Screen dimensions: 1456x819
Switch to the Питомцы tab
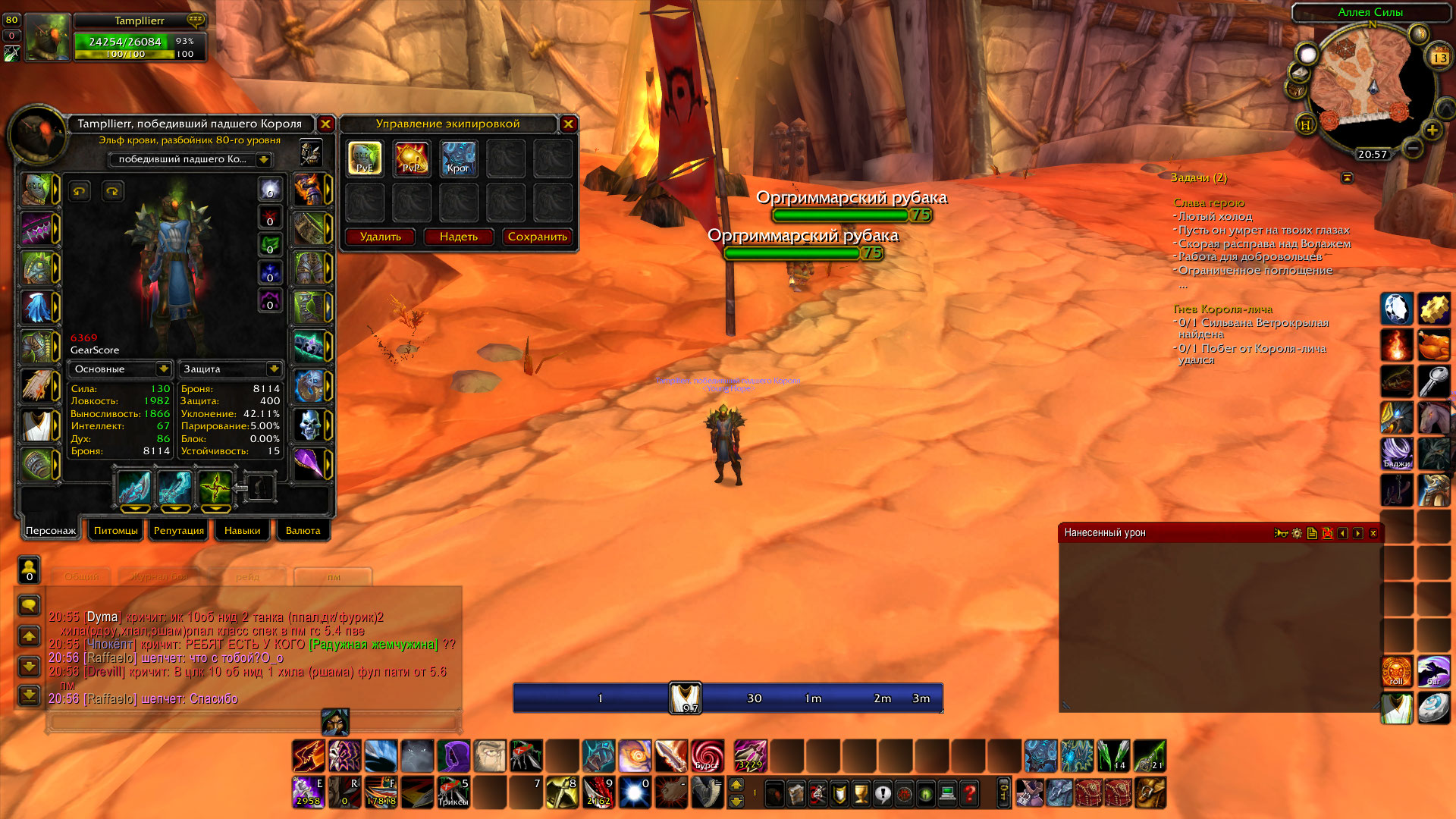click(x=116, y=530)
